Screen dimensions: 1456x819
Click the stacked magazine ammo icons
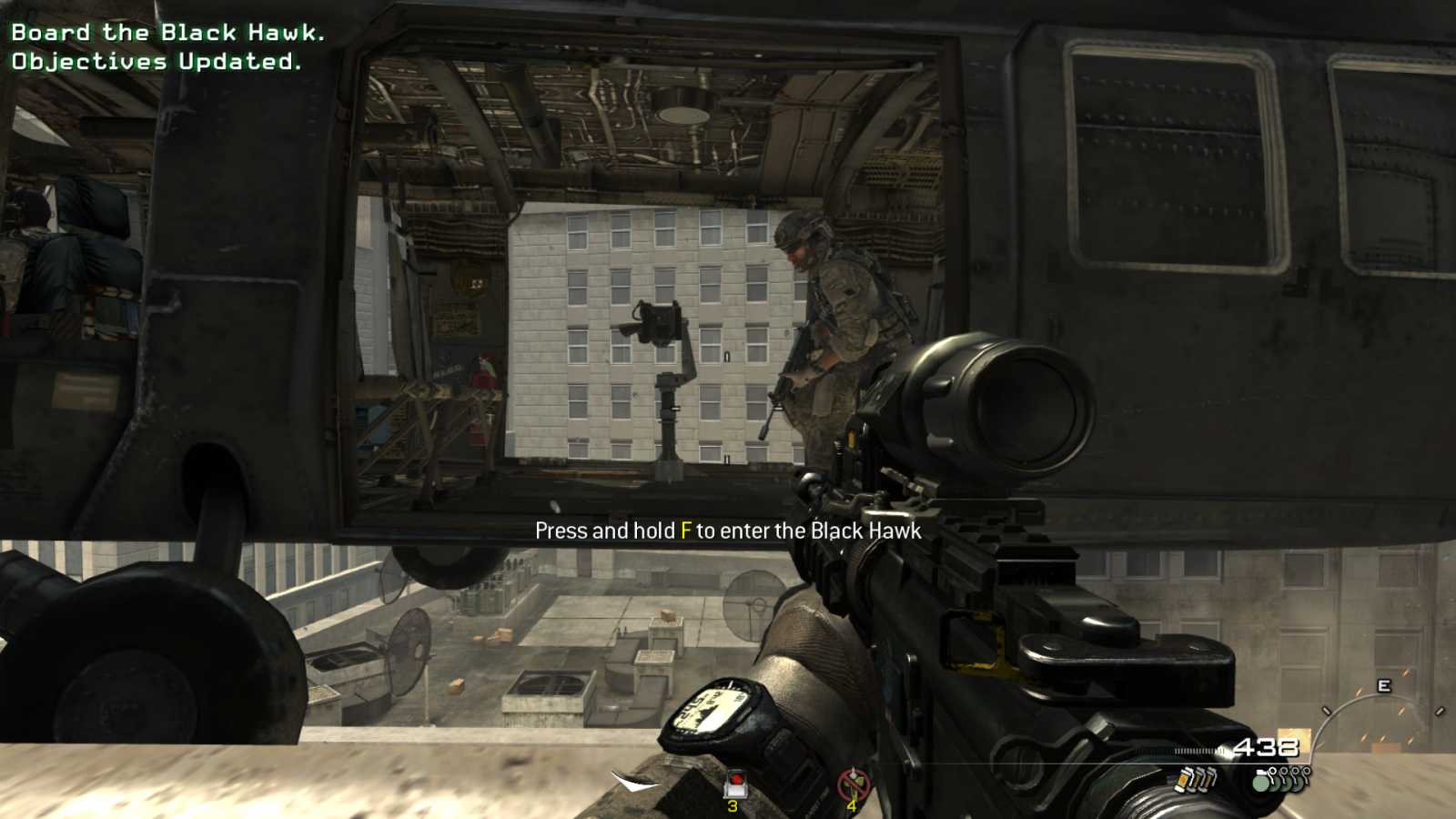point(1197,781)
